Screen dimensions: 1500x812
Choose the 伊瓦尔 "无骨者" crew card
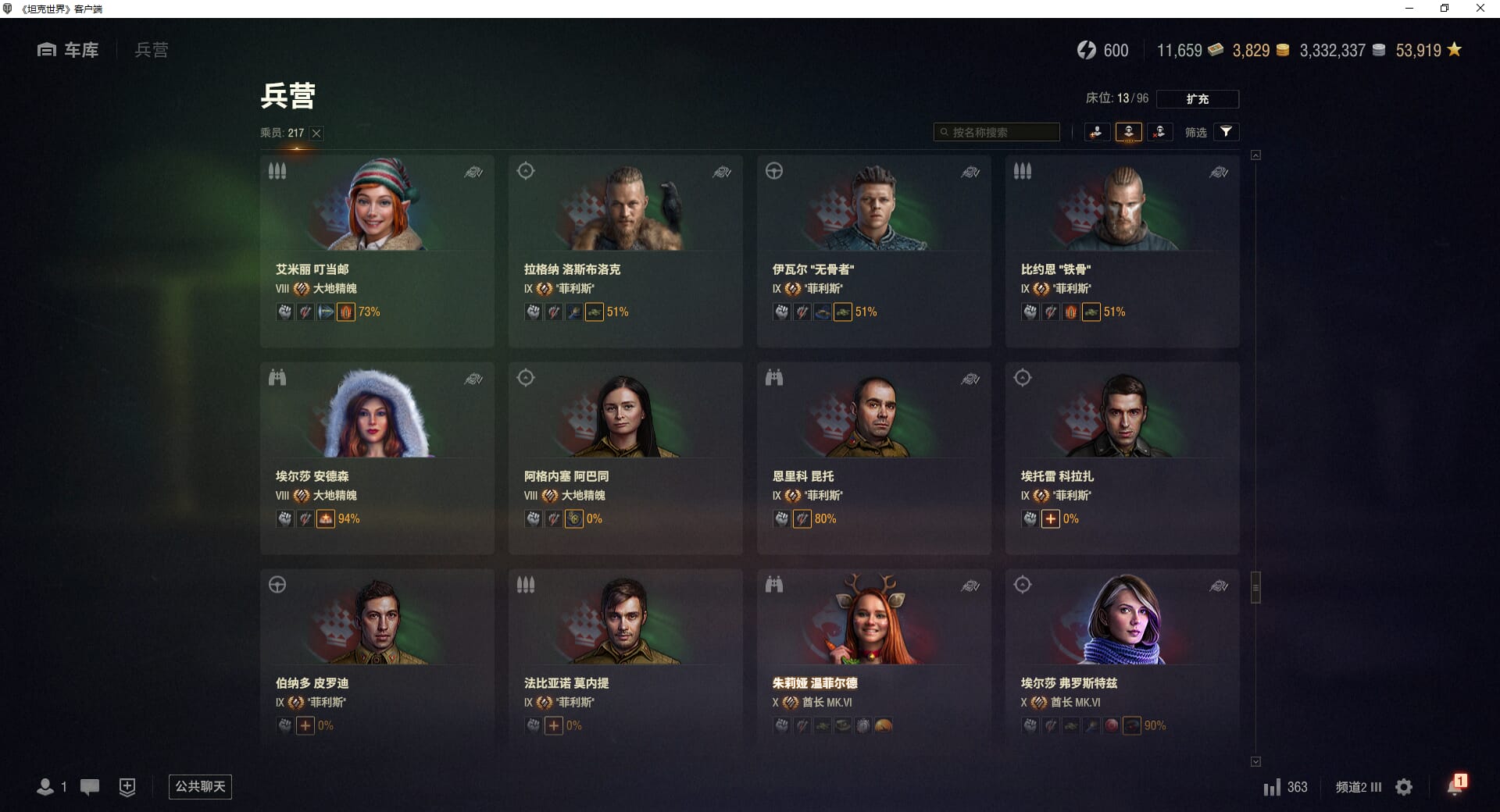click(x=873, y=251)
